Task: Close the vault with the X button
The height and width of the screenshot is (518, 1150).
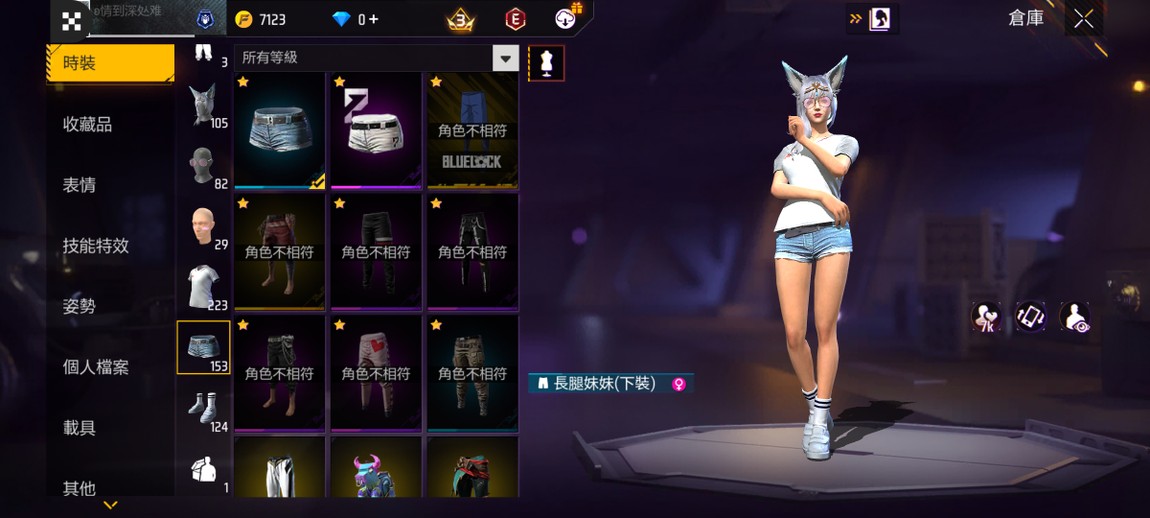Action: click(x=1084, y=19)
